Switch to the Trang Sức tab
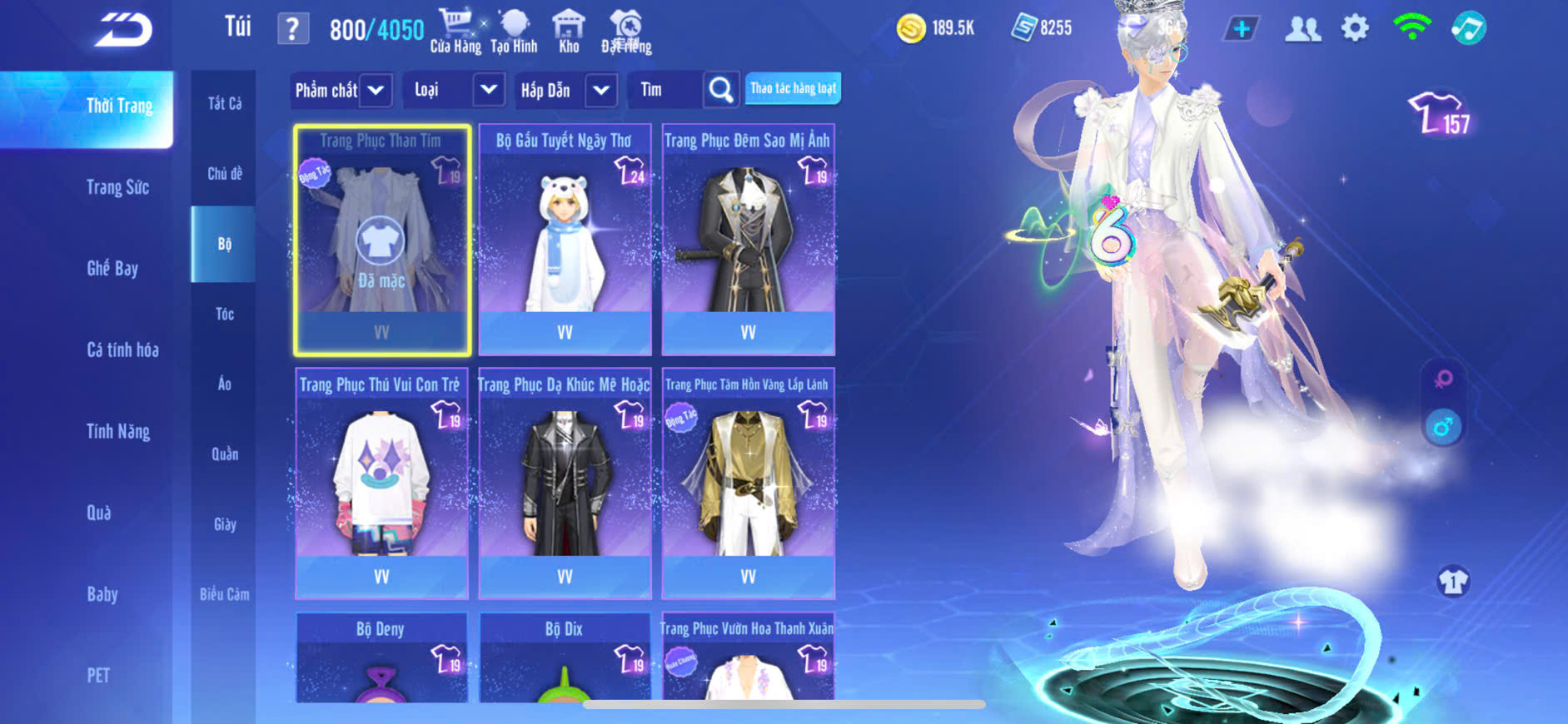The width and height of the screenshot is (1568, 724). point(117,187)
